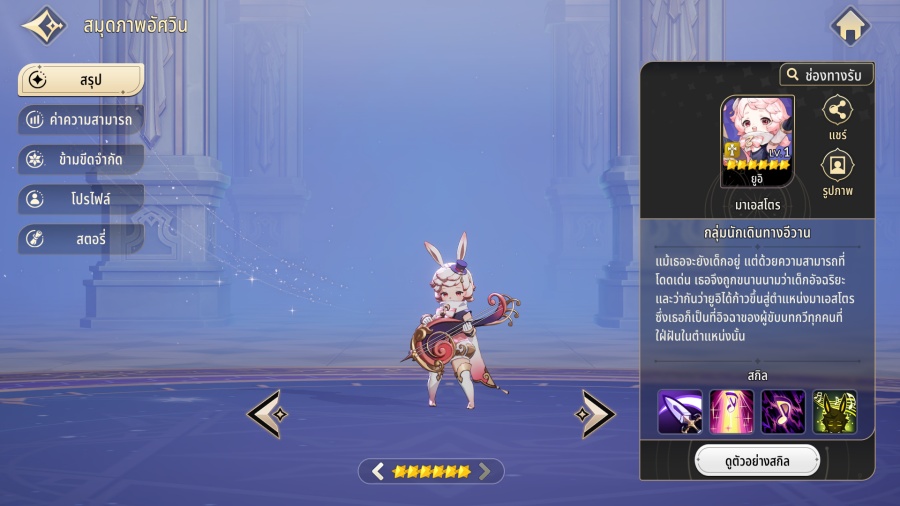Select the สรุป summary tab
900x506 pixels.
81,79
